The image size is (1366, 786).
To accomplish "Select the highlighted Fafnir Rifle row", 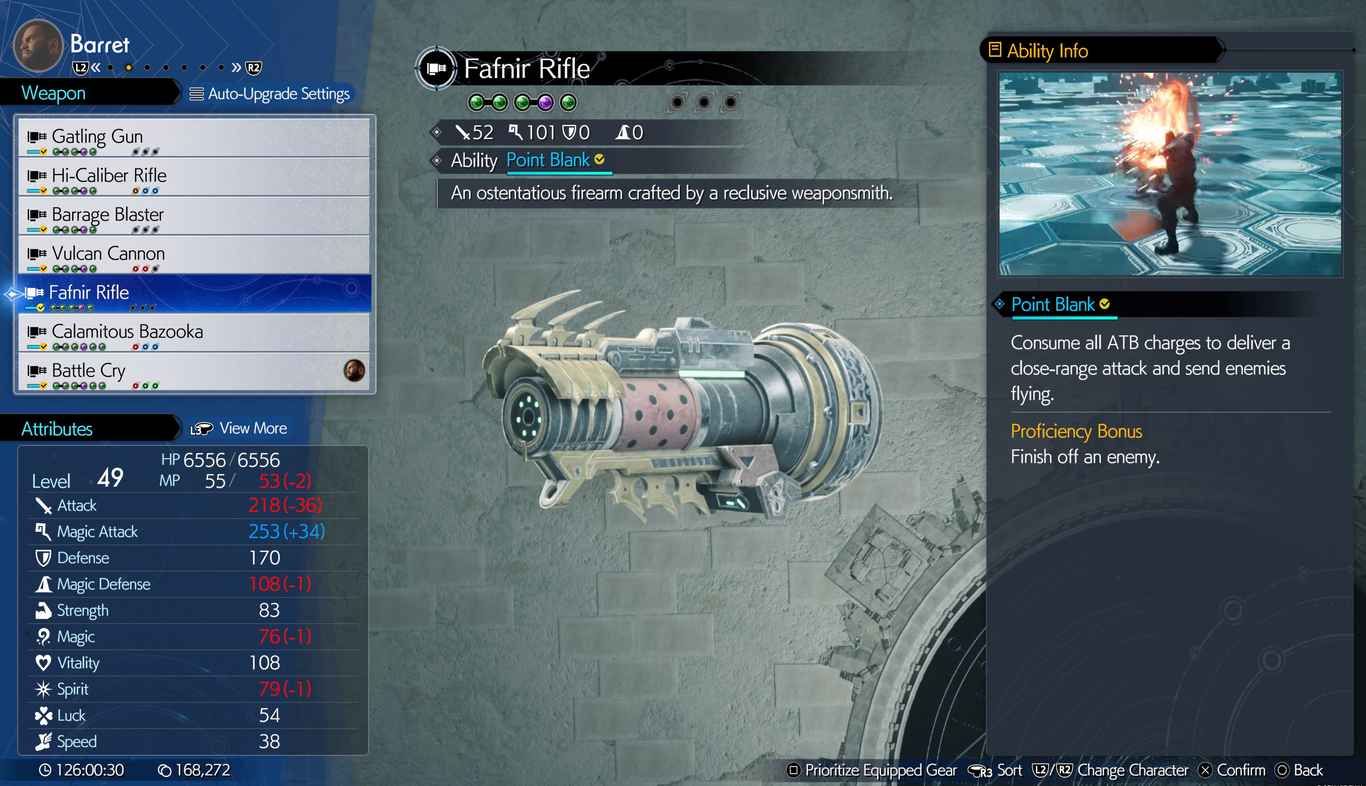I will 195,293.
